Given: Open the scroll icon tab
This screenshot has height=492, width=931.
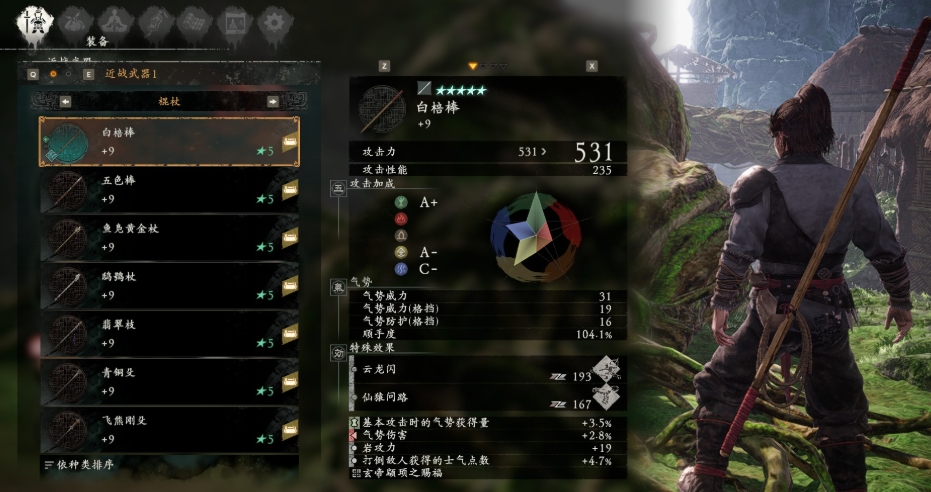Looking at the screenshot, I should 153,20.
